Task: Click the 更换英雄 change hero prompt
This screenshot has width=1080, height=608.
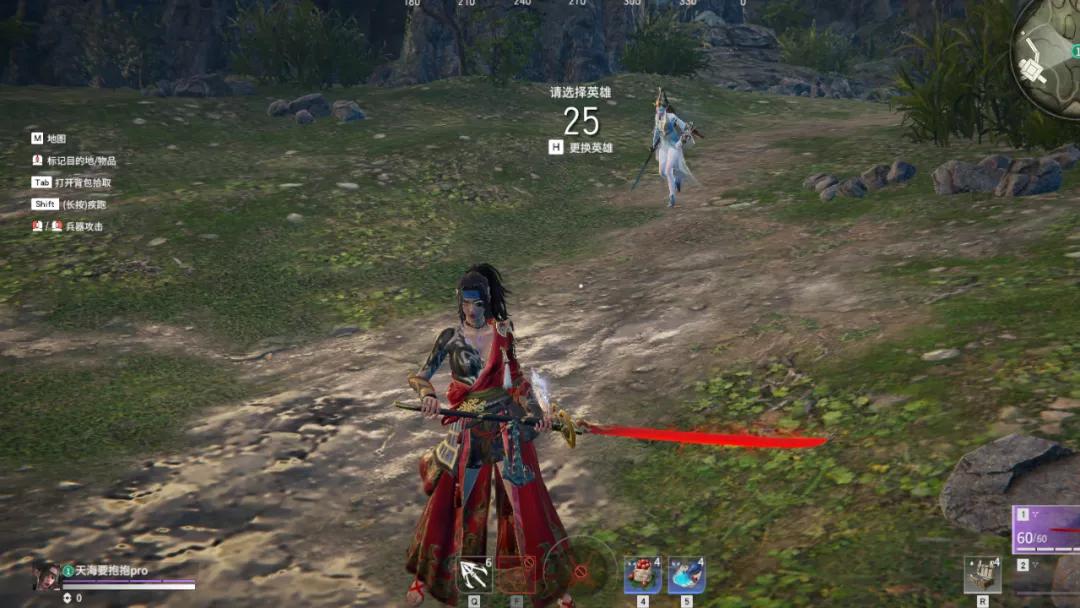Action: (x=581, y=147)
